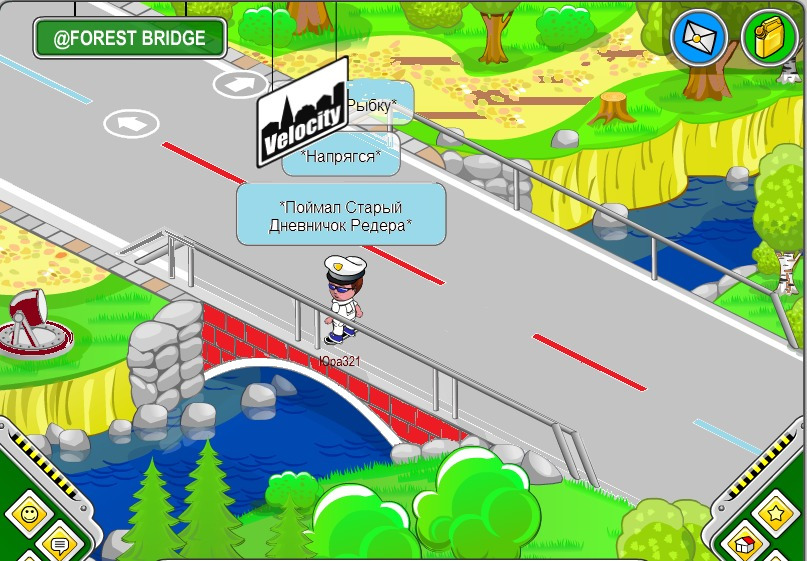This screenshot has width=807, height=561.
Task: Select the yellow star button
Action: [775, 514]
